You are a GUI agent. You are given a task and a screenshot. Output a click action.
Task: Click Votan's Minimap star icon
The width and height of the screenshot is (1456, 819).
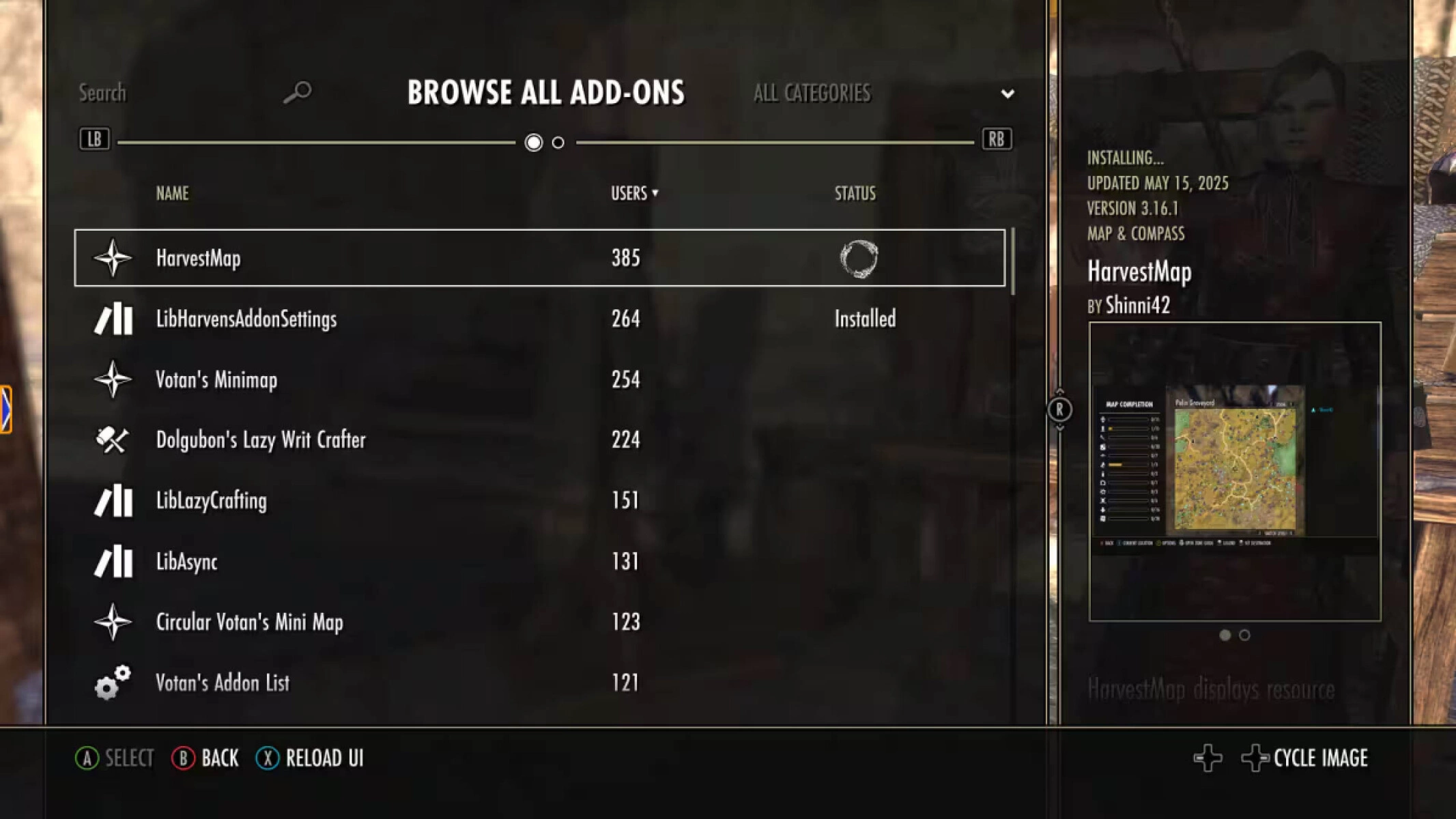113,379
